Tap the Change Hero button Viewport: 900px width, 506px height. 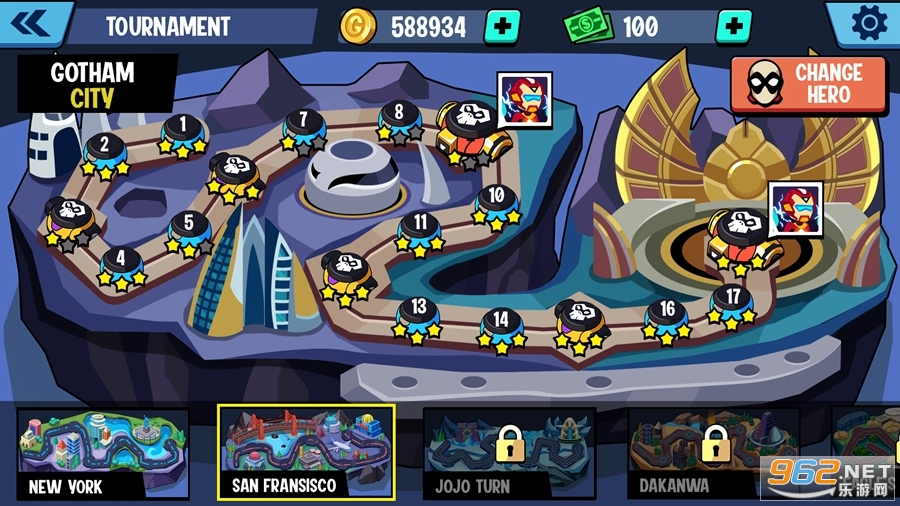click(808, 84)
